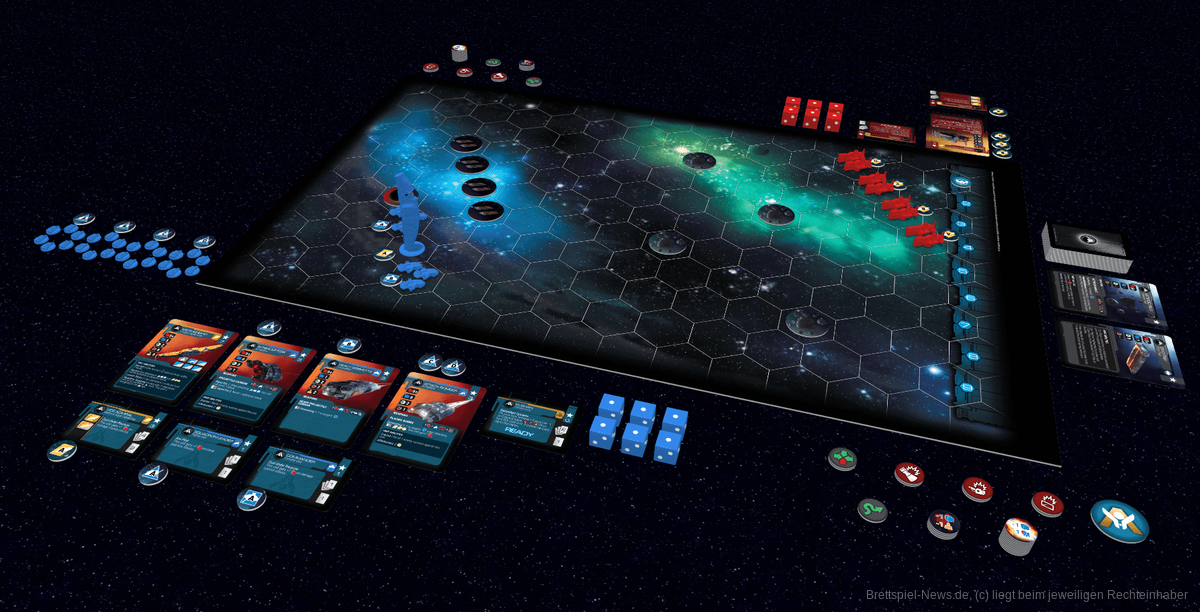Select the face-up card just below the deck
The width and height of the screenshot is (1200, 612).
[1108, 298]
